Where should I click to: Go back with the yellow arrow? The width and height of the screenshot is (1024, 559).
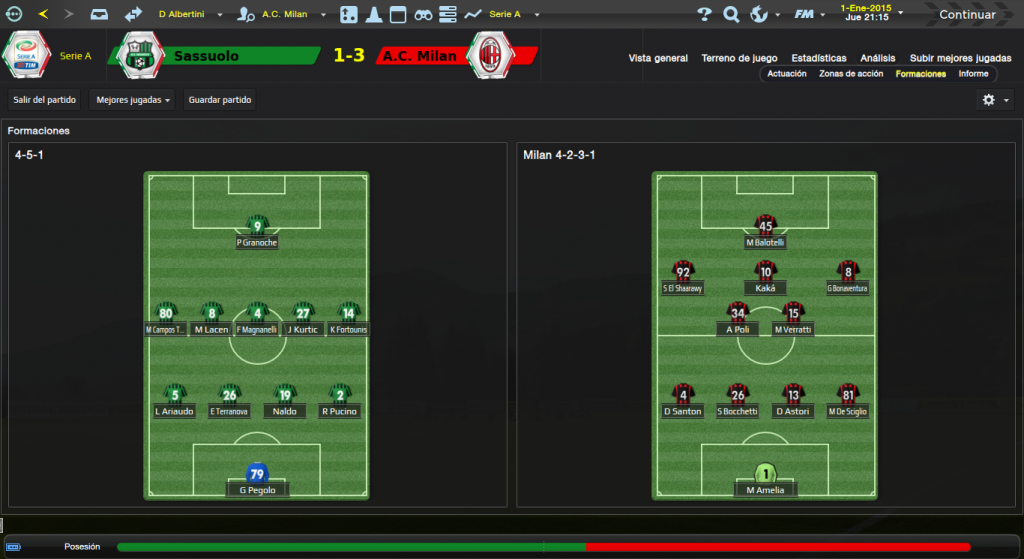coord(43,14)
